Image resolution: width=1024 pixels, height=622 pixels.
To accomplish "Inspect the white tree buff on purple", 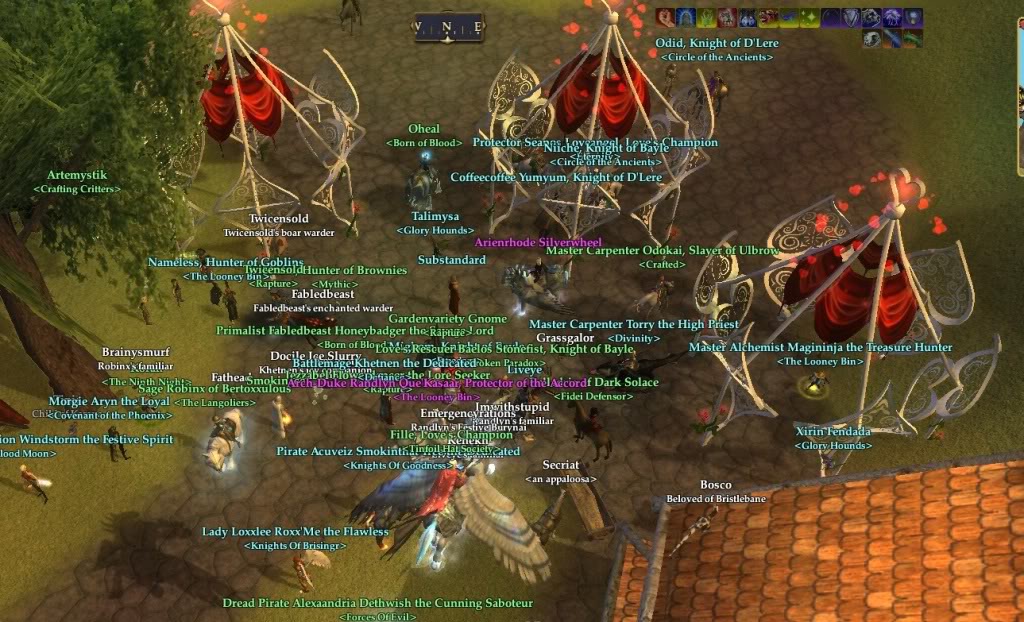I will coord(892,17).
